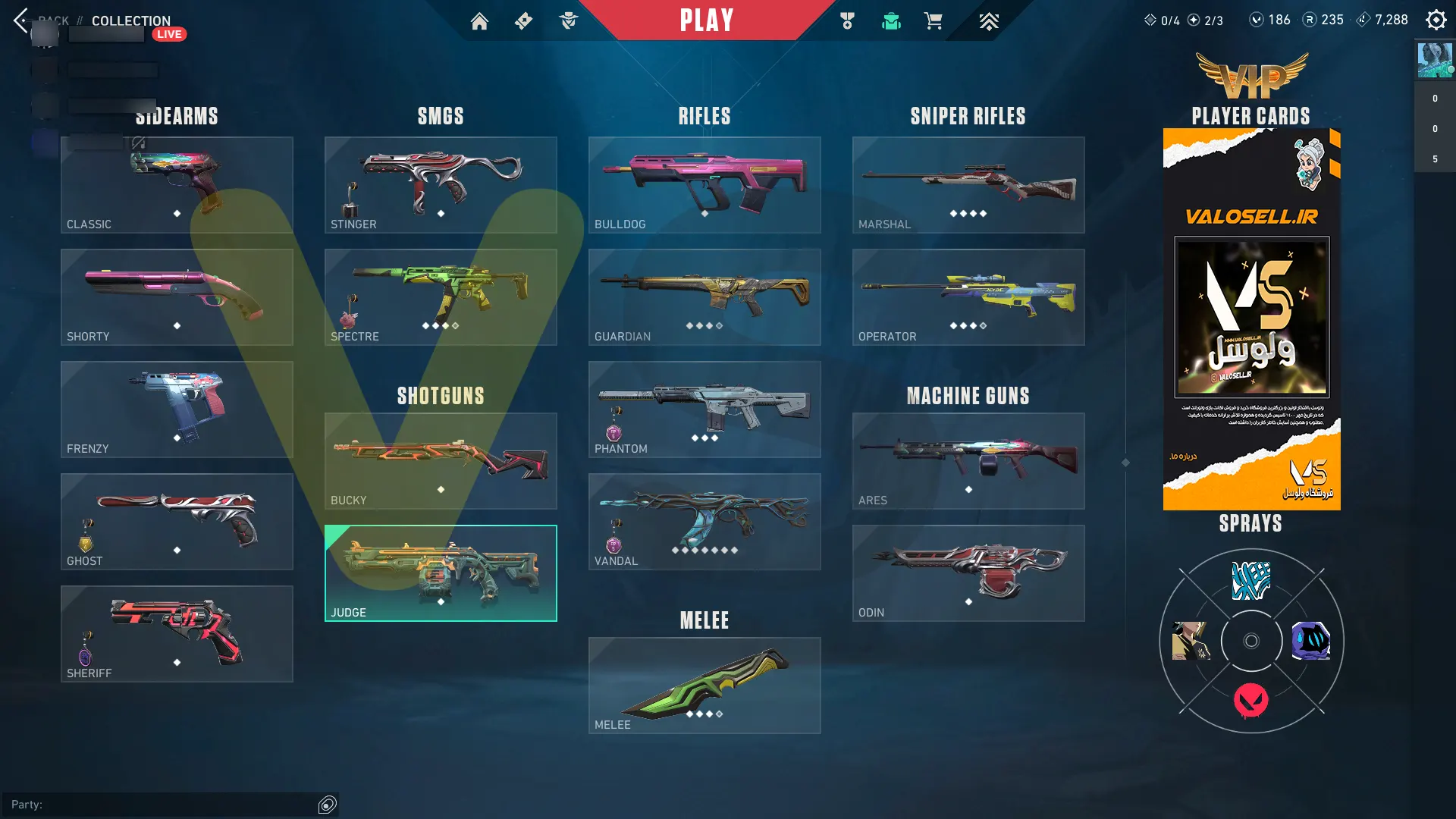
Task: Open the Melee knife slot
Action: (704, 686)
